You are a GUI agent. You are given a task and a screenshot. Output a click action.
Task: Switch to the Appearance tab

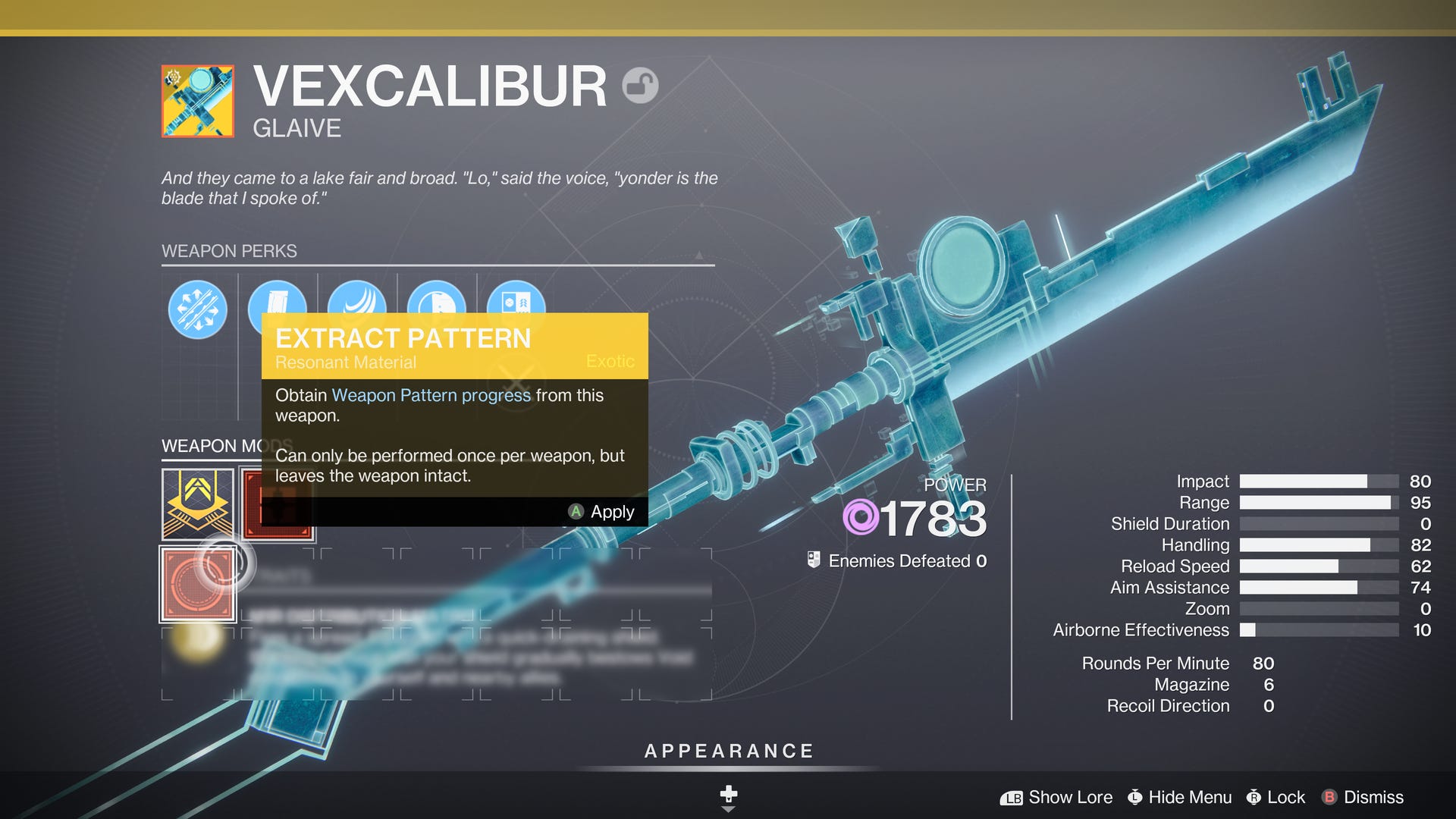tap(728, 752)
